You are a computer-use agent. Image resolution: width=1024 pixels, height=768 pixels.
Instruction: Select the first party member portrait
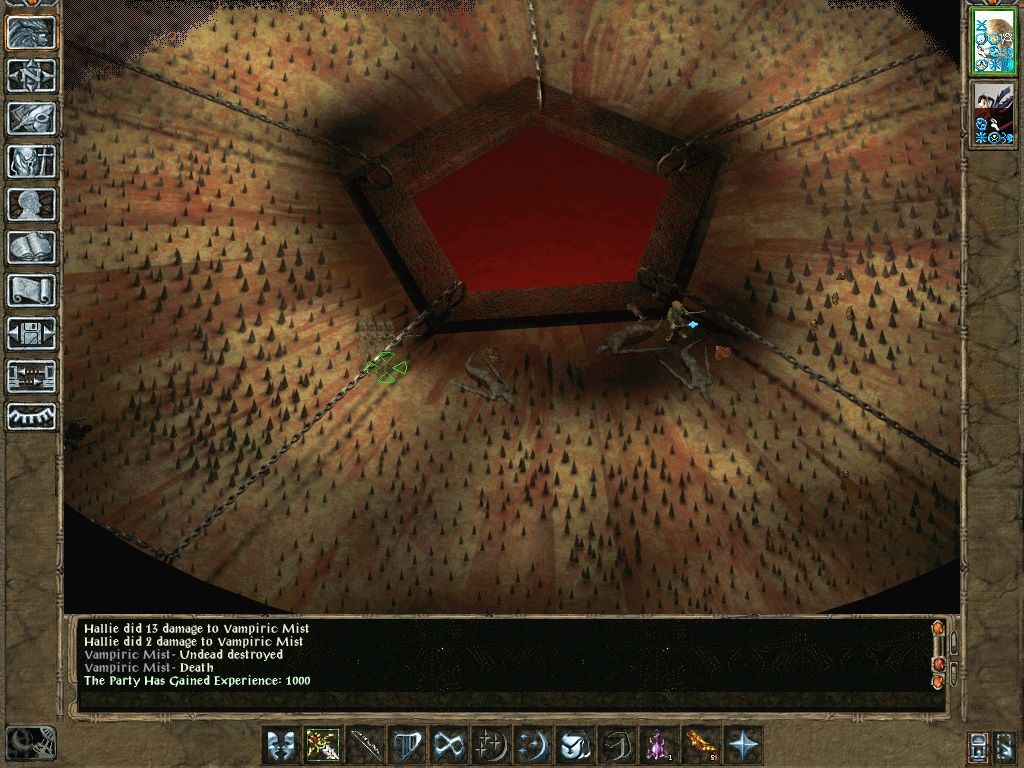[994, 43]
